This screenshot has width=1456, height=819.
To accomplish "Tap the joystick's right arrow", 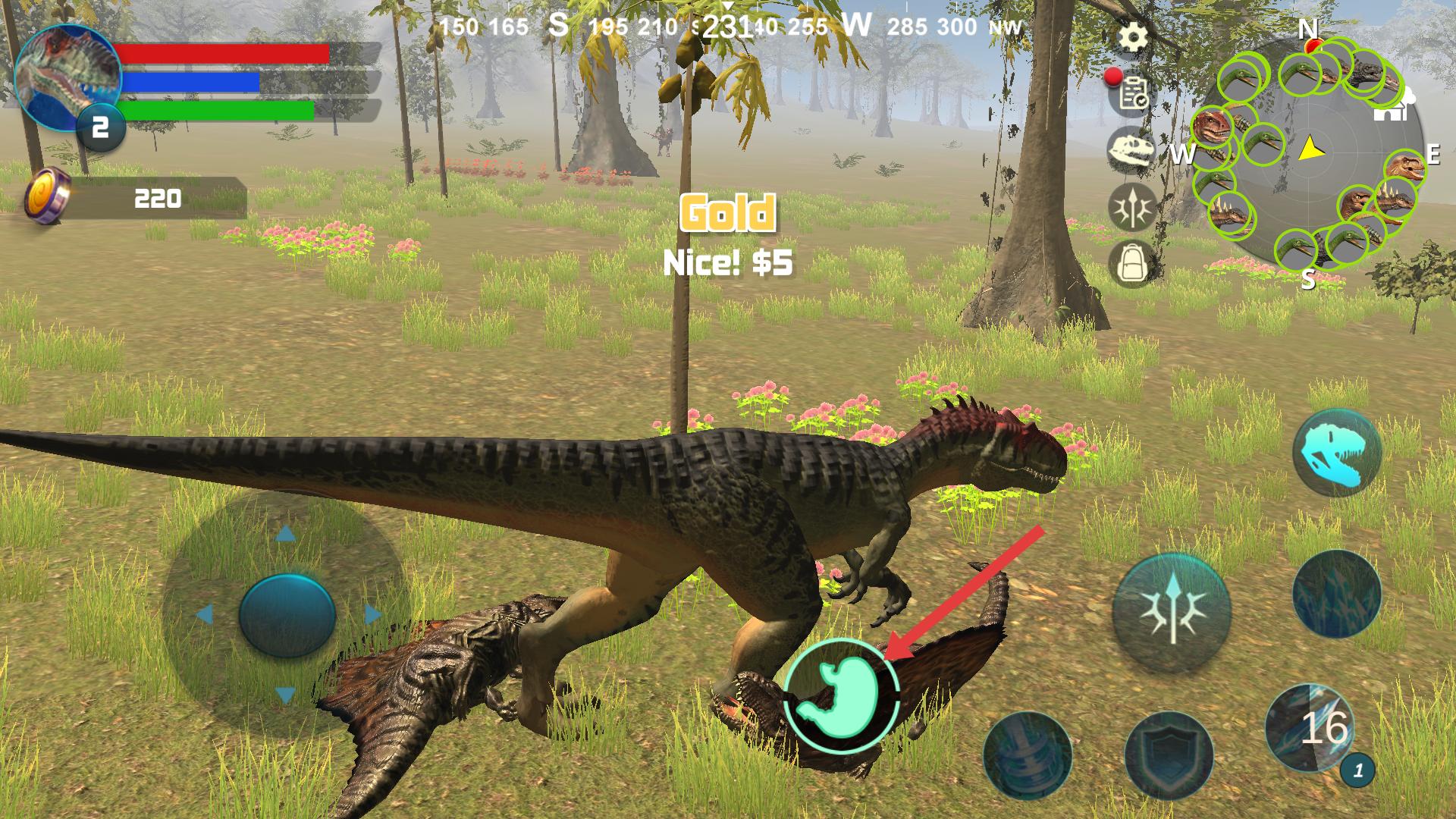I will coord(372,614).
